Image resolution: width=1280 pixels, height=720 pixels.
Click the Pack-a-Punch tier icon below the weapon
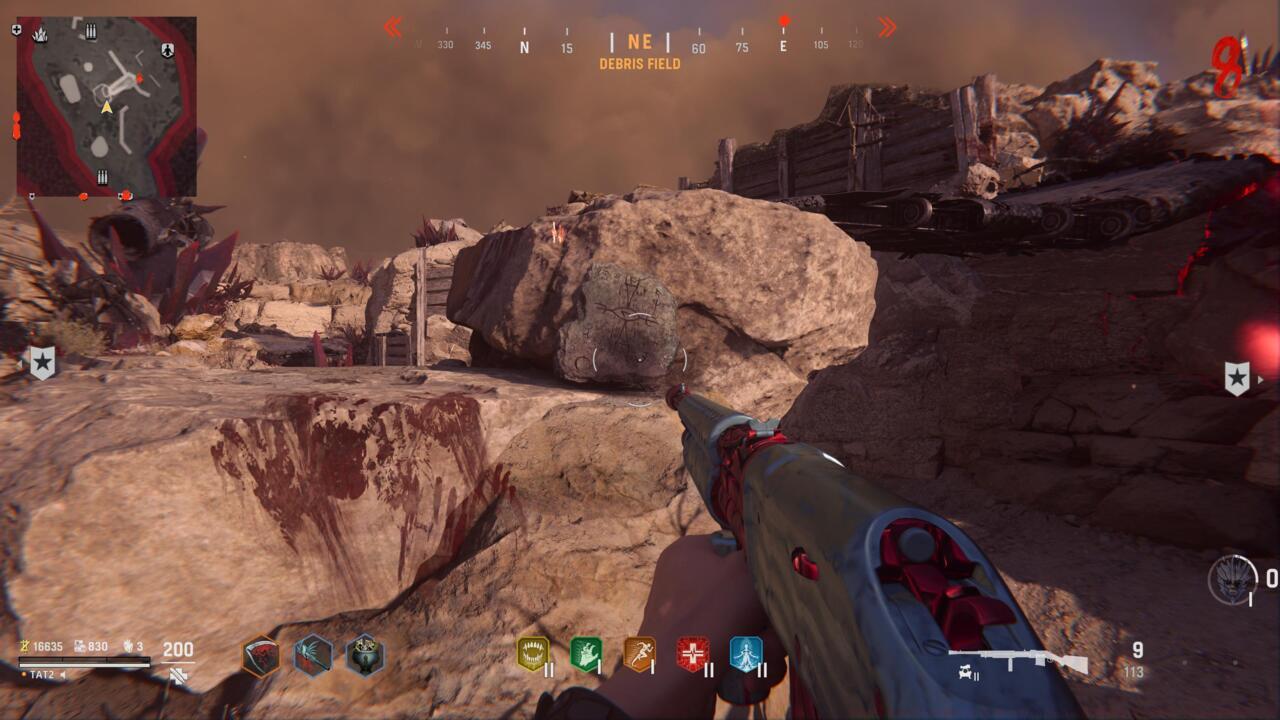point(962,675)
